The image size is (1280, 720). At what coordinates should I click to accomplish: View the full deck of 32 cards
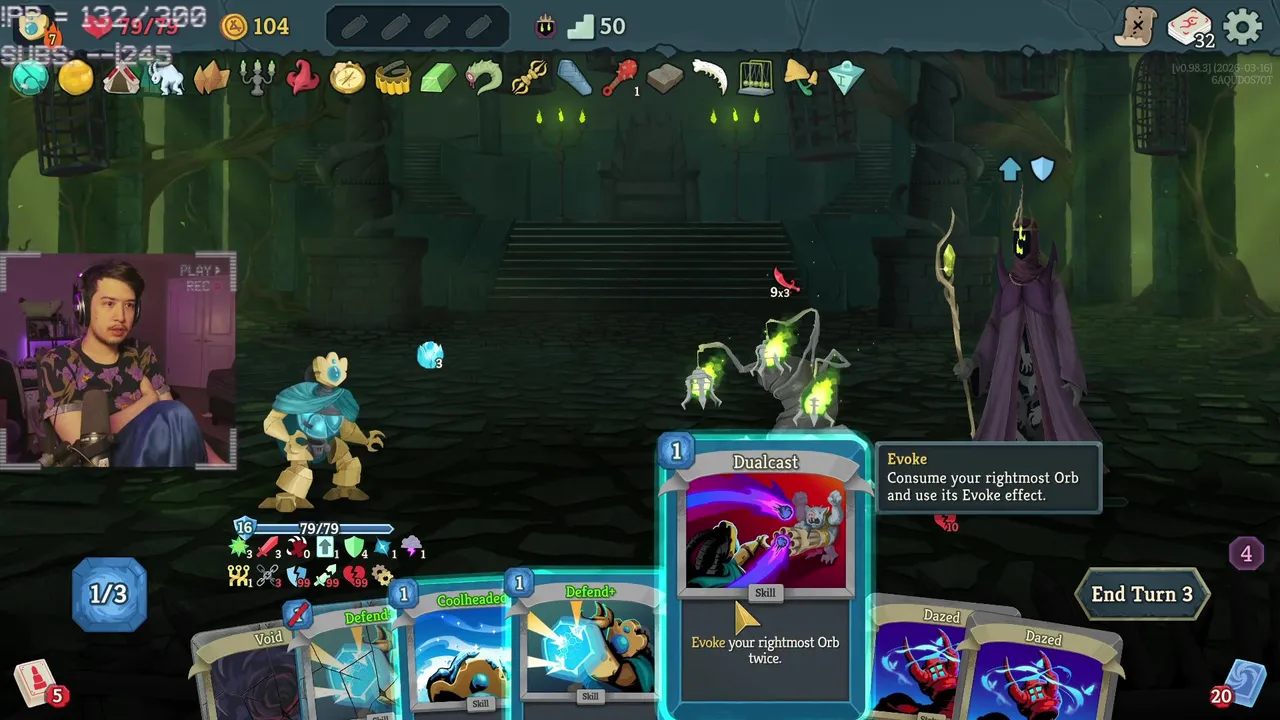pos(1189,27)
